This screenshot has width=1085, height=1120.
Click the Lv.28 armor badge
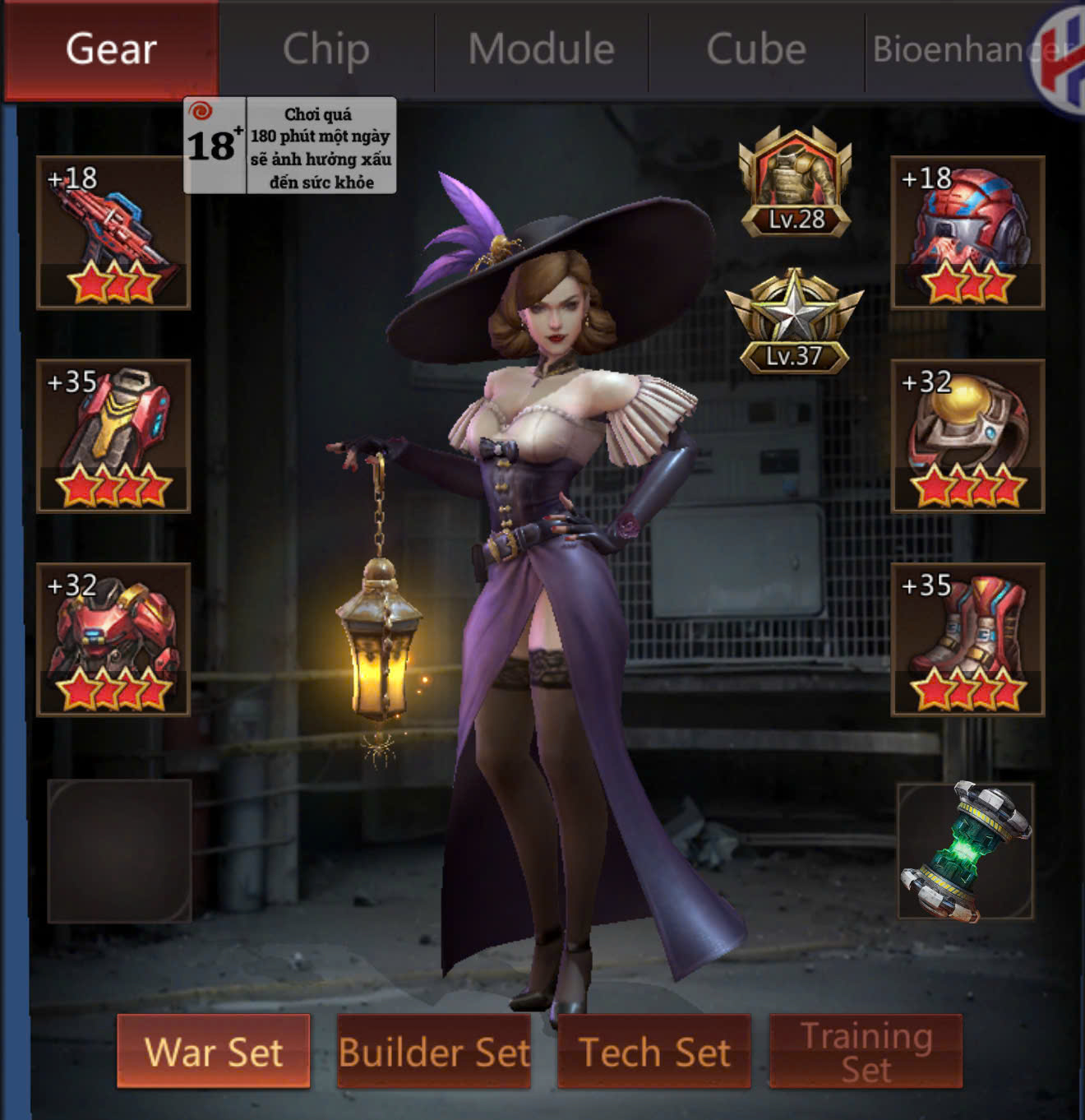(x=795, y=183)
